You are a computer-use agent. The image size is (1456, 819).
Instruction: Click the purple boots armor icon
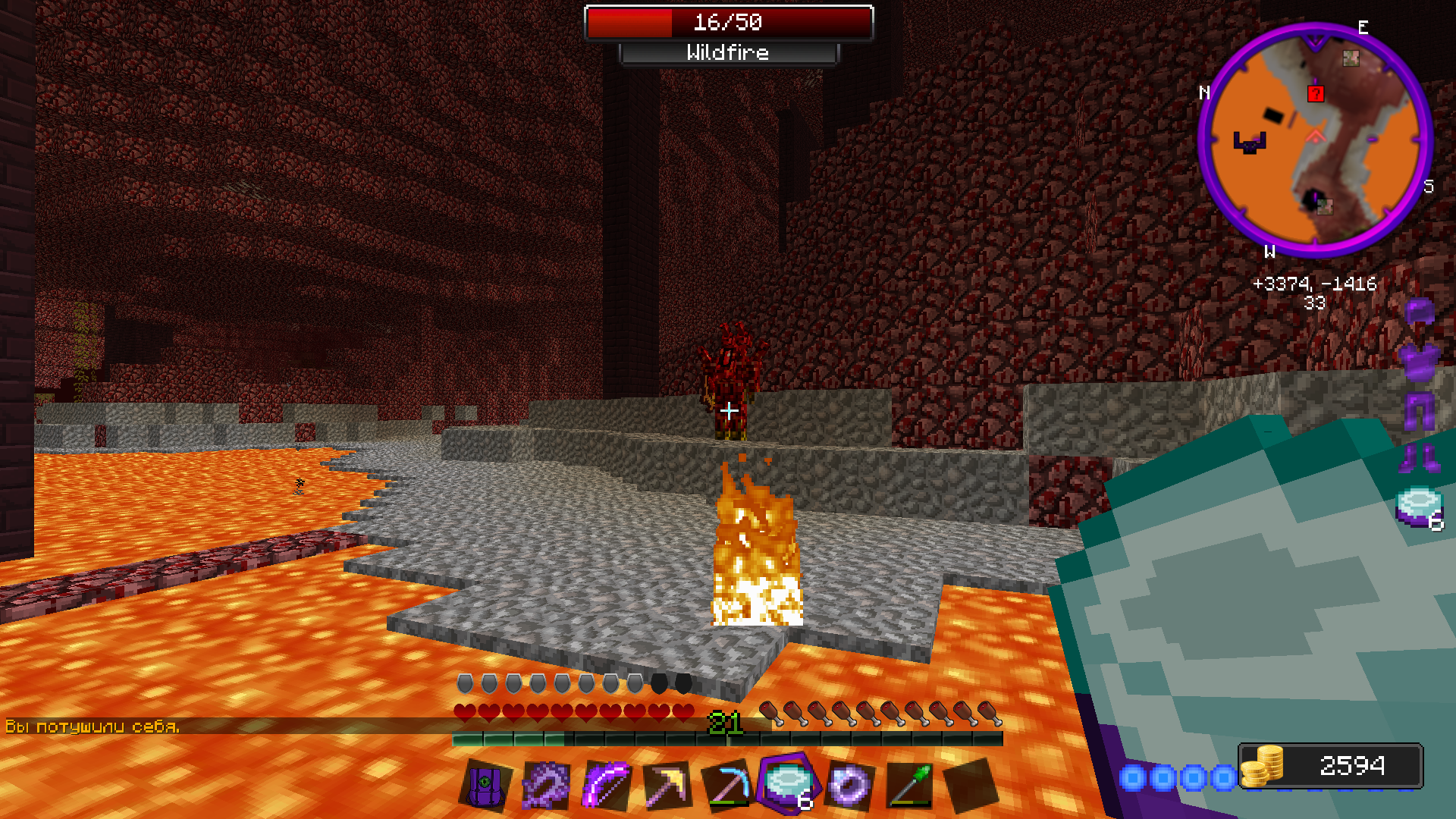1419,458
